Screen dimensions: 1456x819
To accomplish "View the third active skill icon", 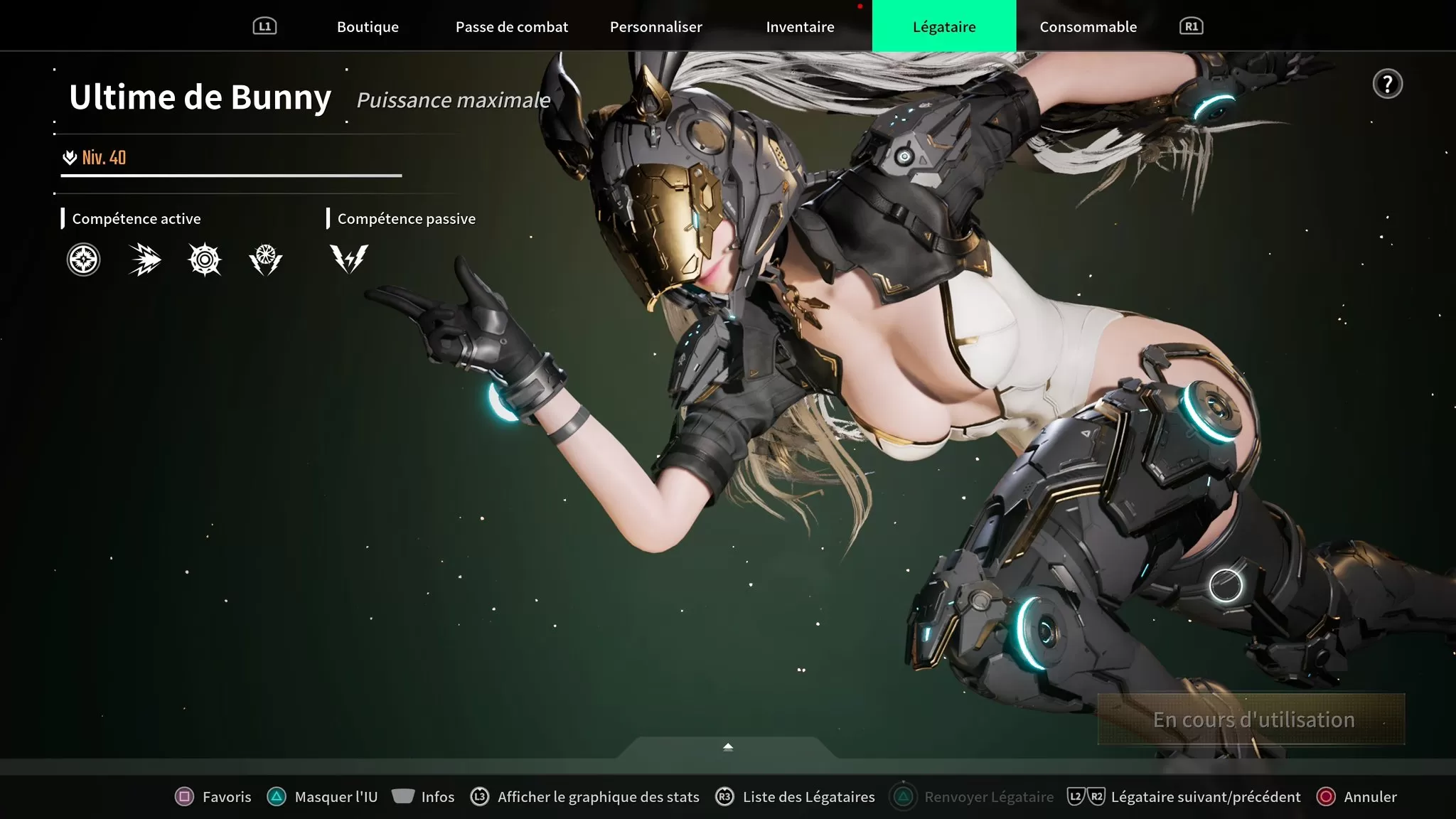I will [x=205, y=259].
